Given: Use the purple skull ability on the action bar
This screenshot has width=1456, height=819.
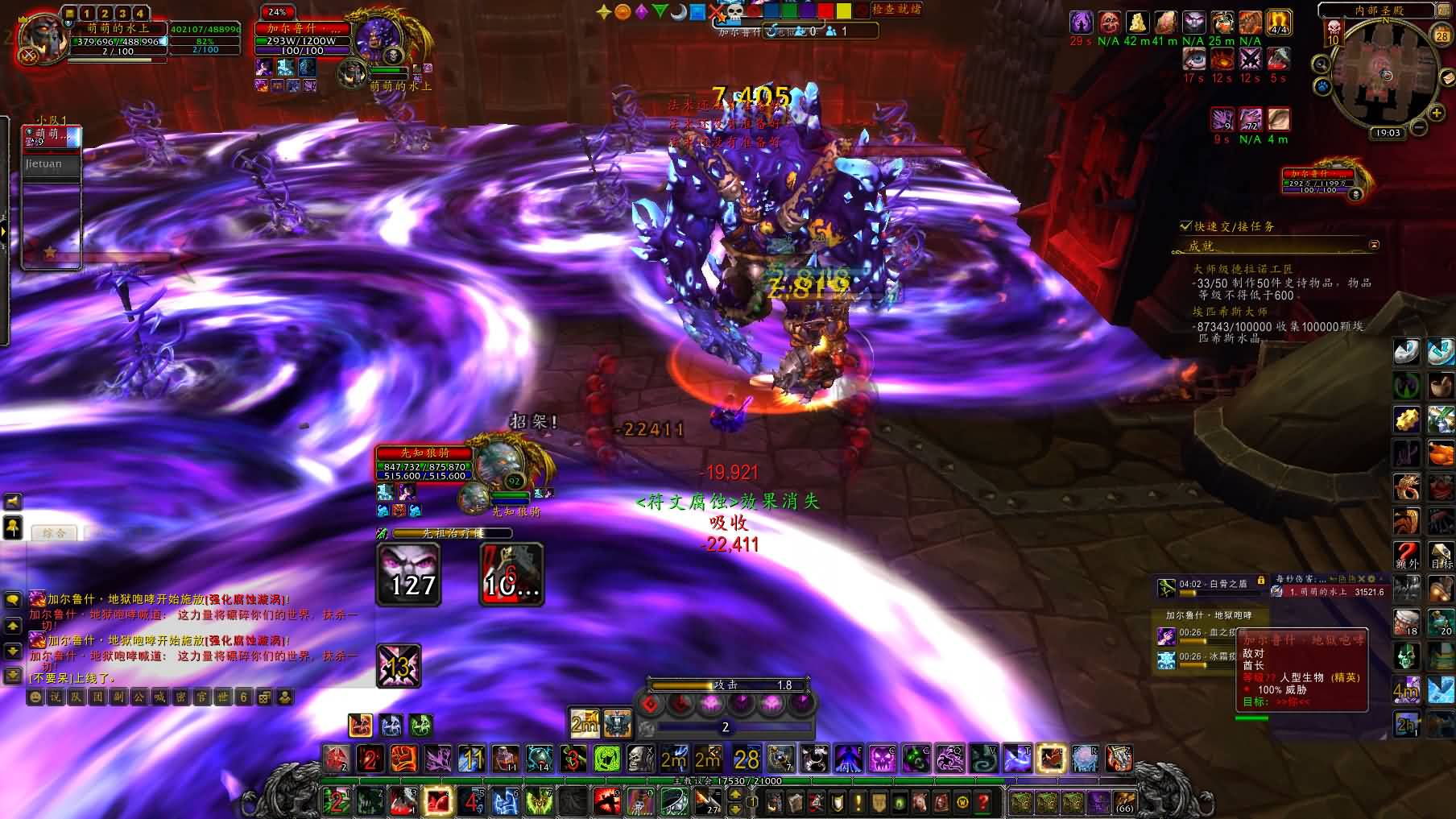Looking at the screenshot, I should point(883,759).
